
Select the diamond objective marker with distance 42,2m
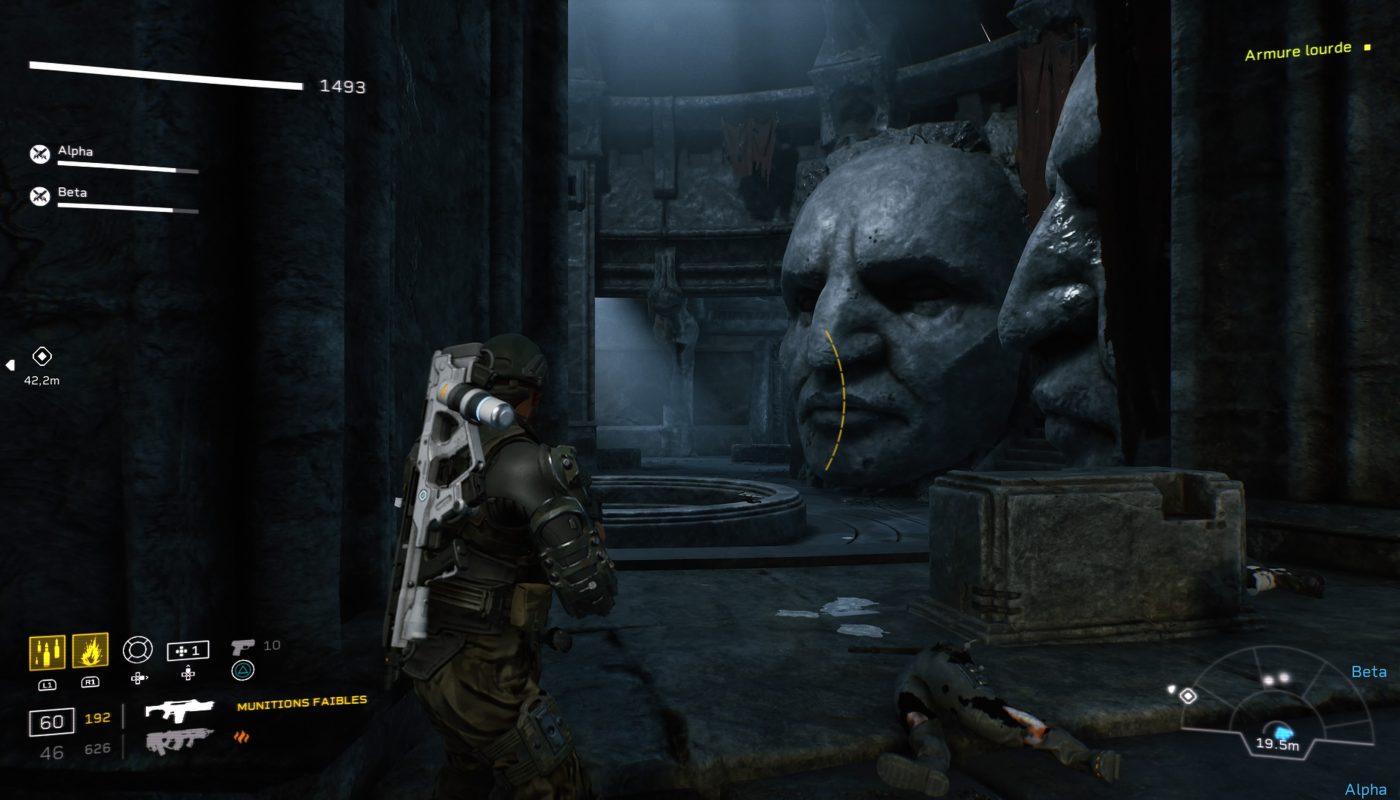[x=42, y=356]
